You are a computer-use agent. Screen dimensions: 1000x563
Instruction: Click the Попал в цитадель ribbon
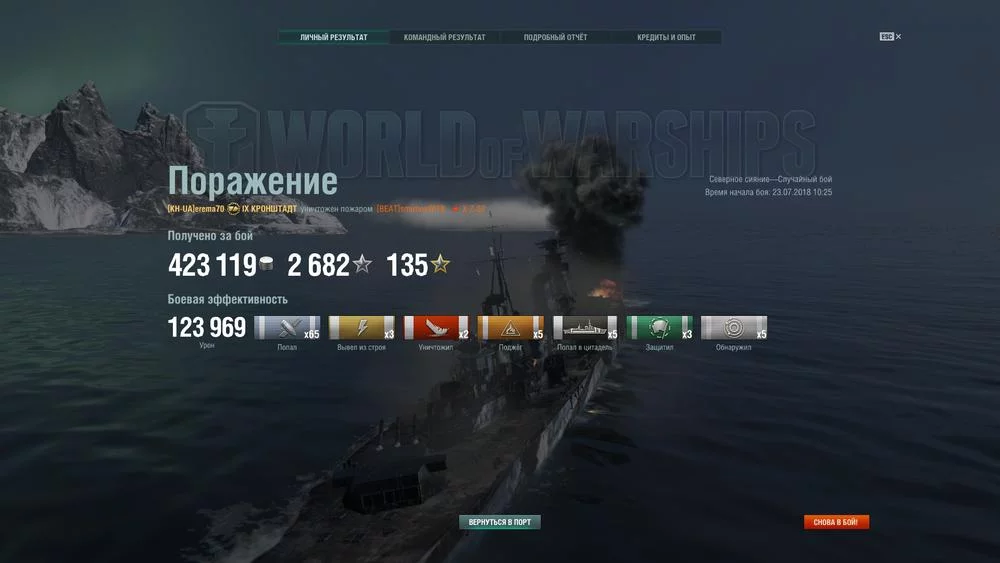click(x=585, y=328)
